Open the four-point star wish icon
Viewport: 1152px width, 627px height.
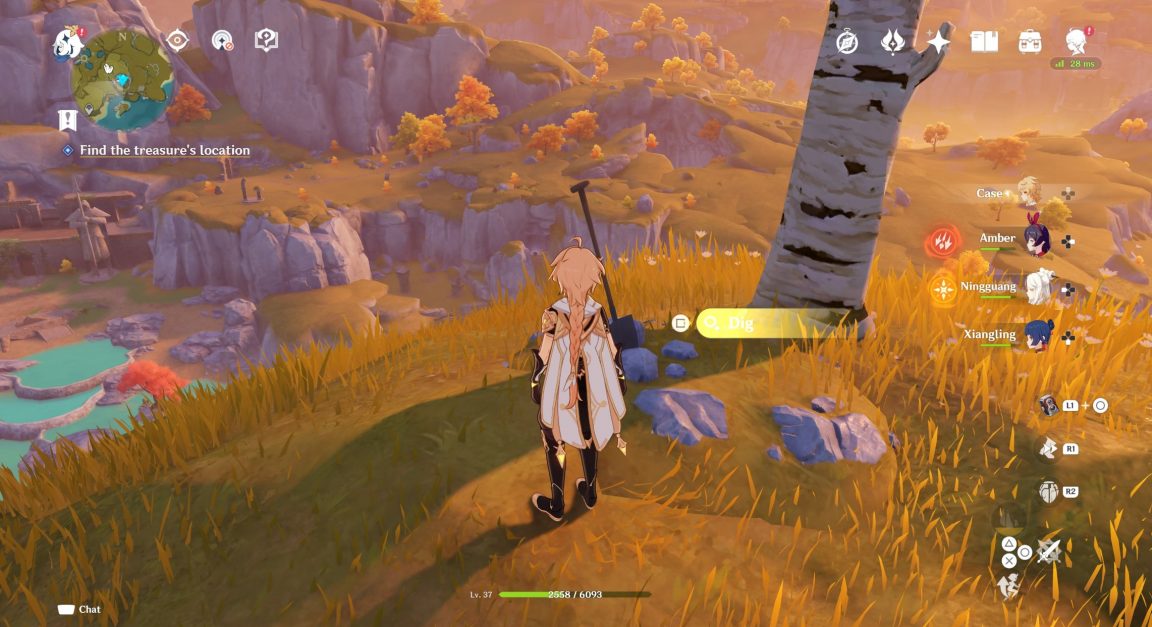pos(938,41)
